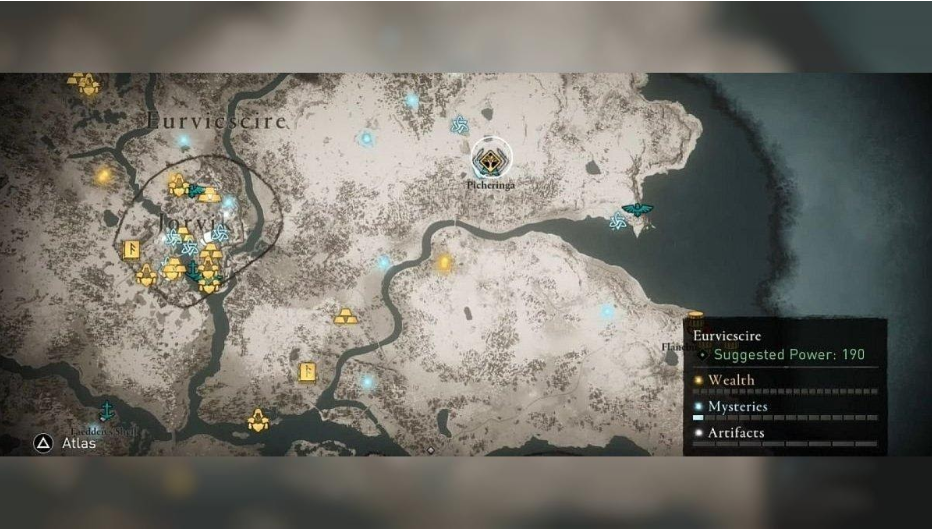Click the triquetra marker beside the coastal eagle
Viewport: 932px width, 531px height.
pyautogui.click(x=618, y=222)
